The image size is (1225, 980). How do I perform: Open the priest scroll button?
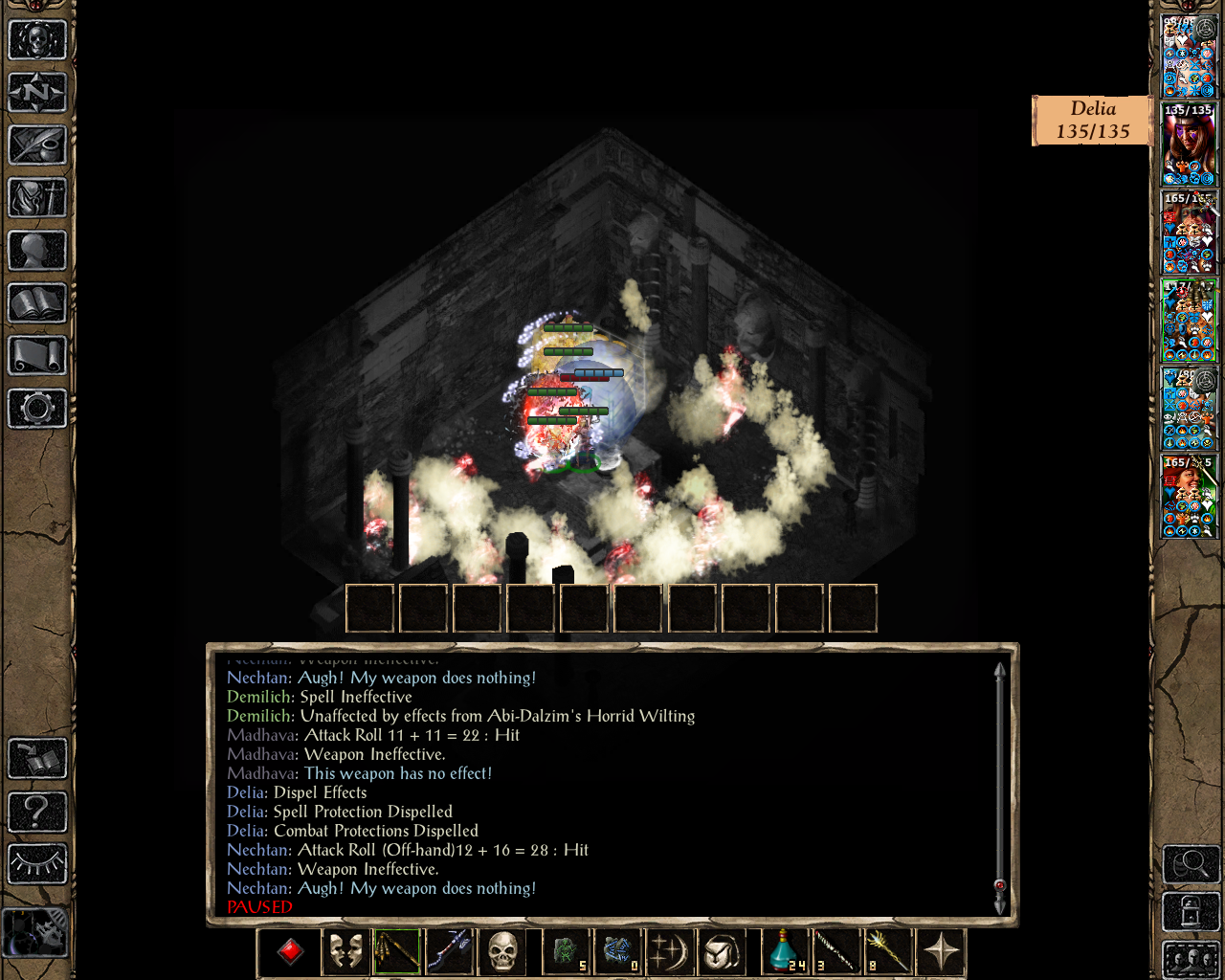(37, 356)
